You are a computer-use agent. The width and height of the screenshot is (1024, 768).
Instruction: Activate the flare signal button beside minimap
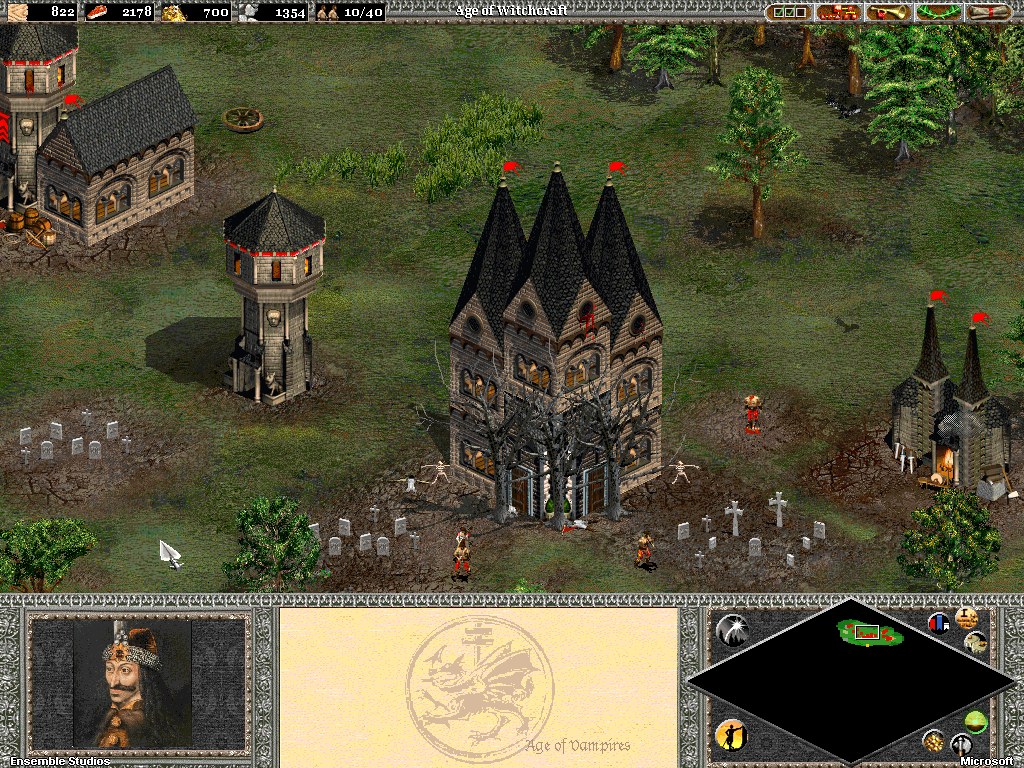(732, 630)
